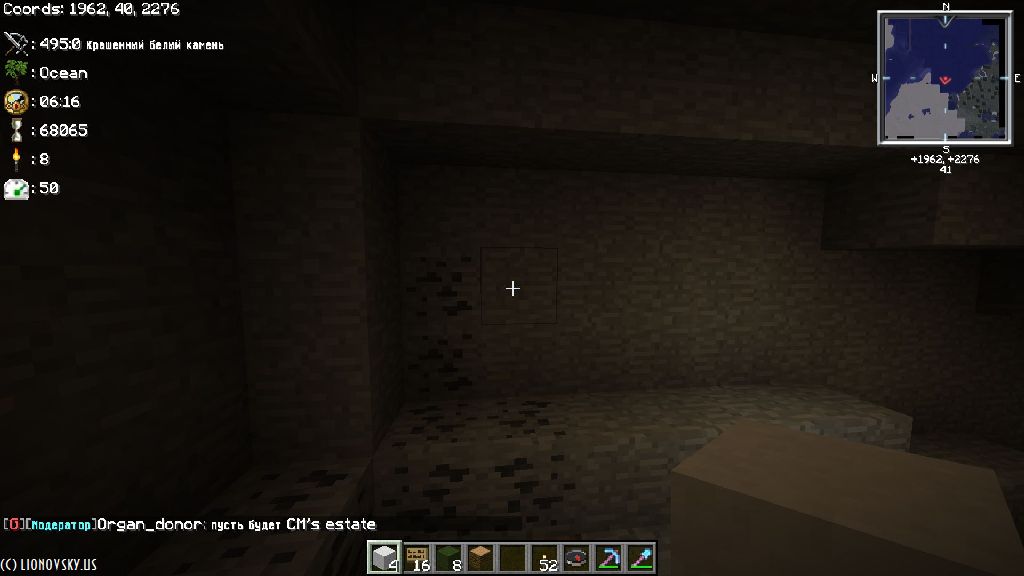The height and width of the screenshot is (576, 1024).
Task: Select the white stone block hotbar slot
Action: (384, 557)
